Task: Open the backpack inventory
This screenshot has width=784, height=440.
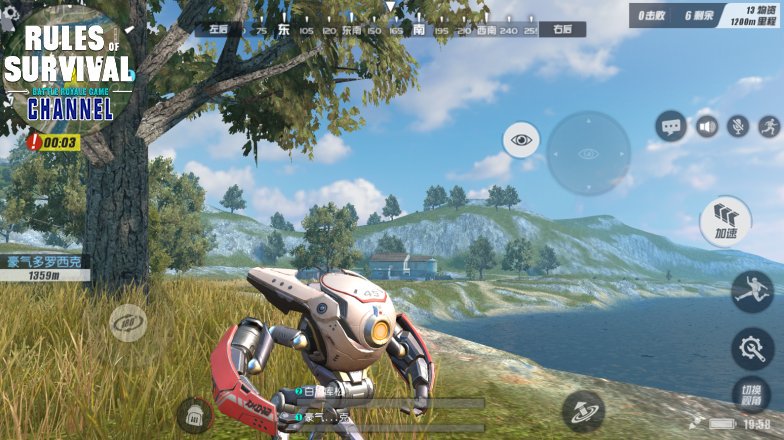Action: click(x=194, y=414)
